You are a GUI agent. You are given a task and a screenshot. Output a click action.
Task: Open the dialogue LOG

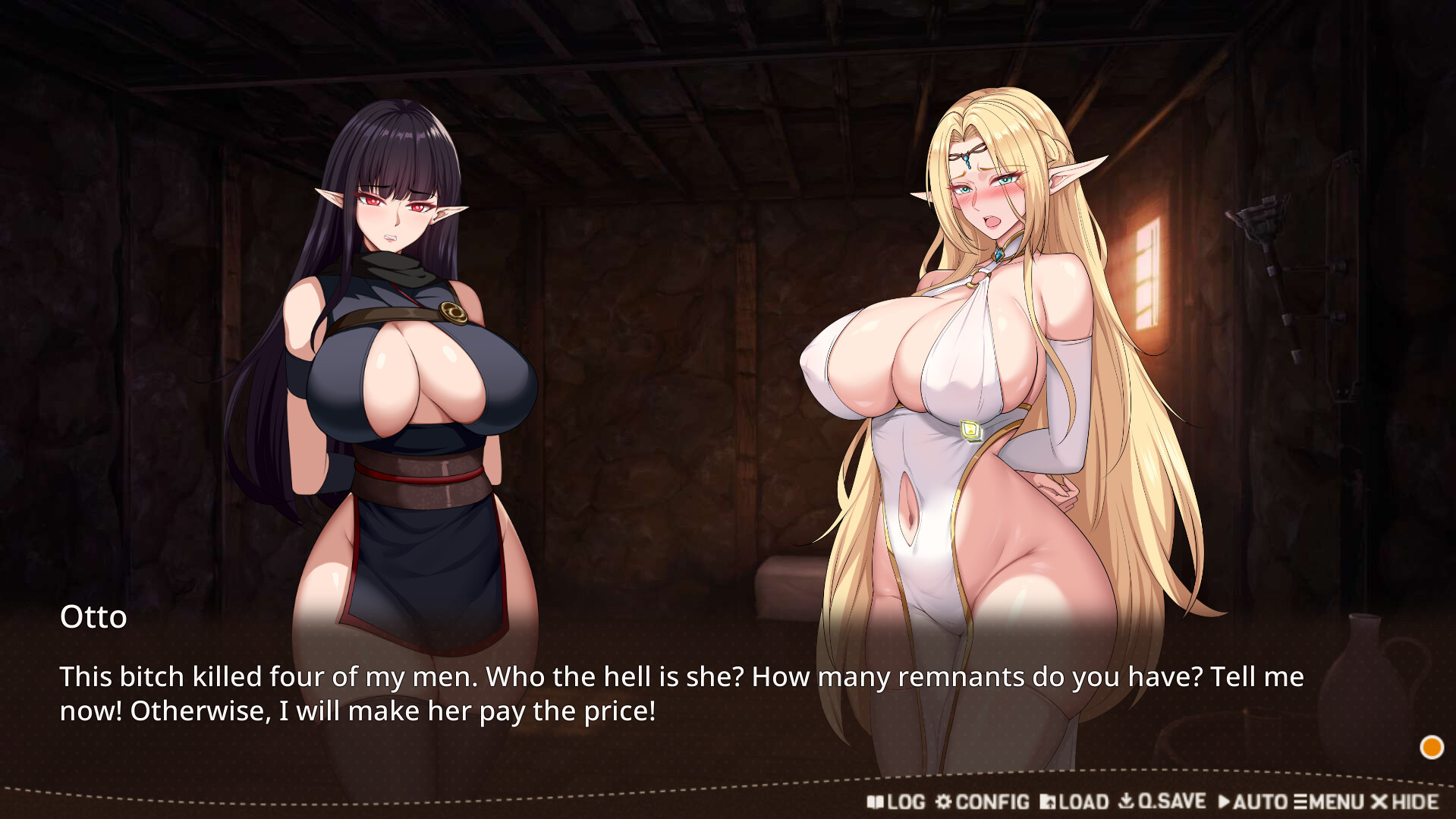pos(896,802)
